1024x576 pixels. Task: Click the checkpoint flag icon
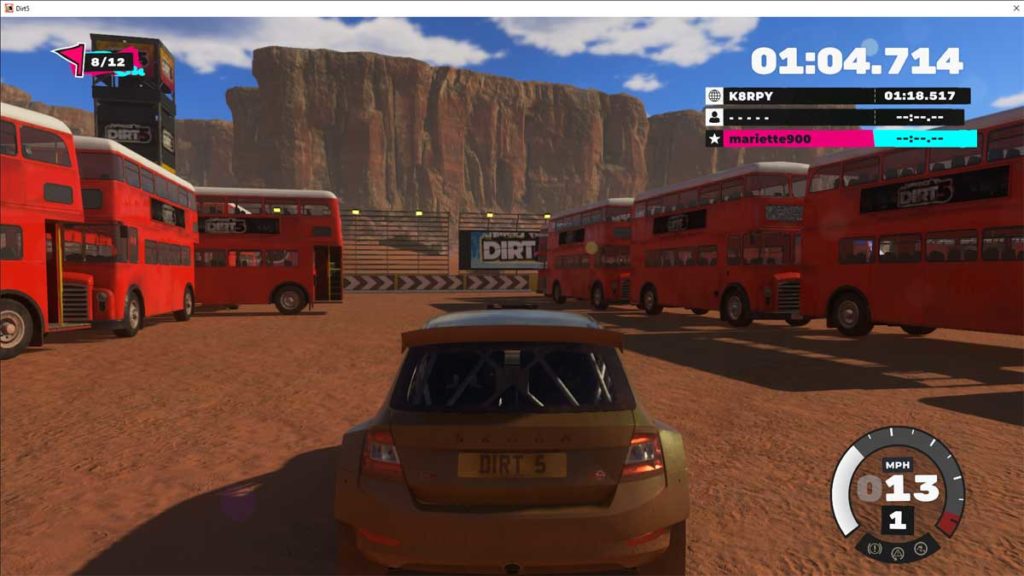(x=69, y=59)
